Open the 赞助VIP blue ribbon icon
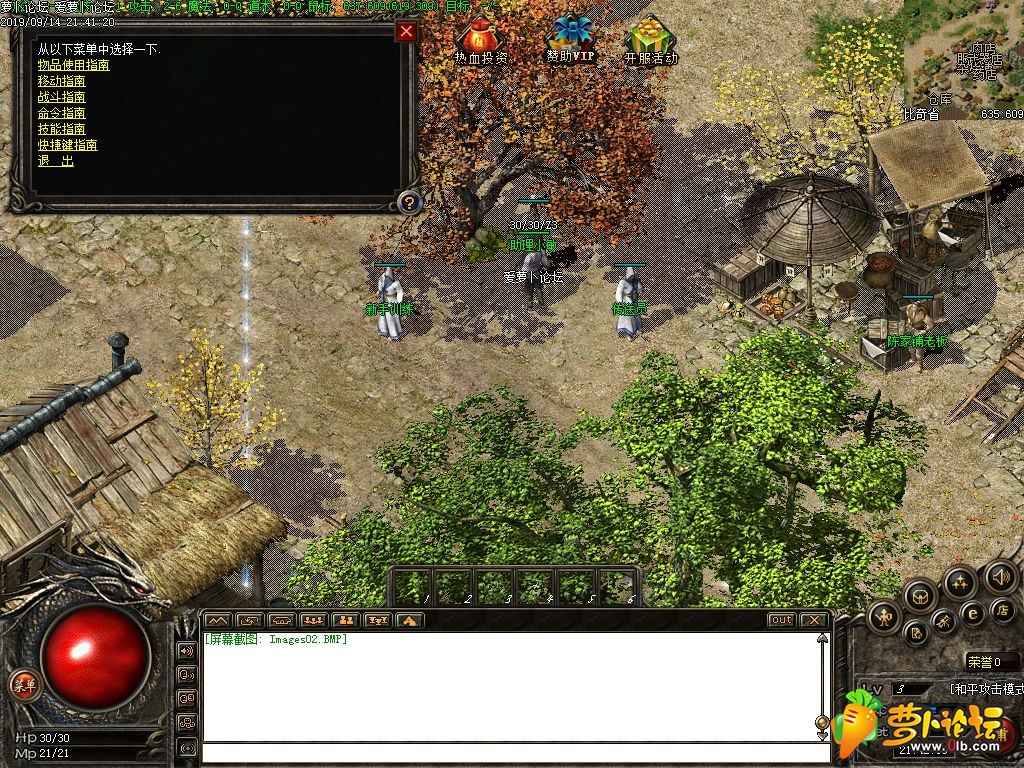Image resolution: width=1024 pixels, height=768 pixels. point(571,40)
